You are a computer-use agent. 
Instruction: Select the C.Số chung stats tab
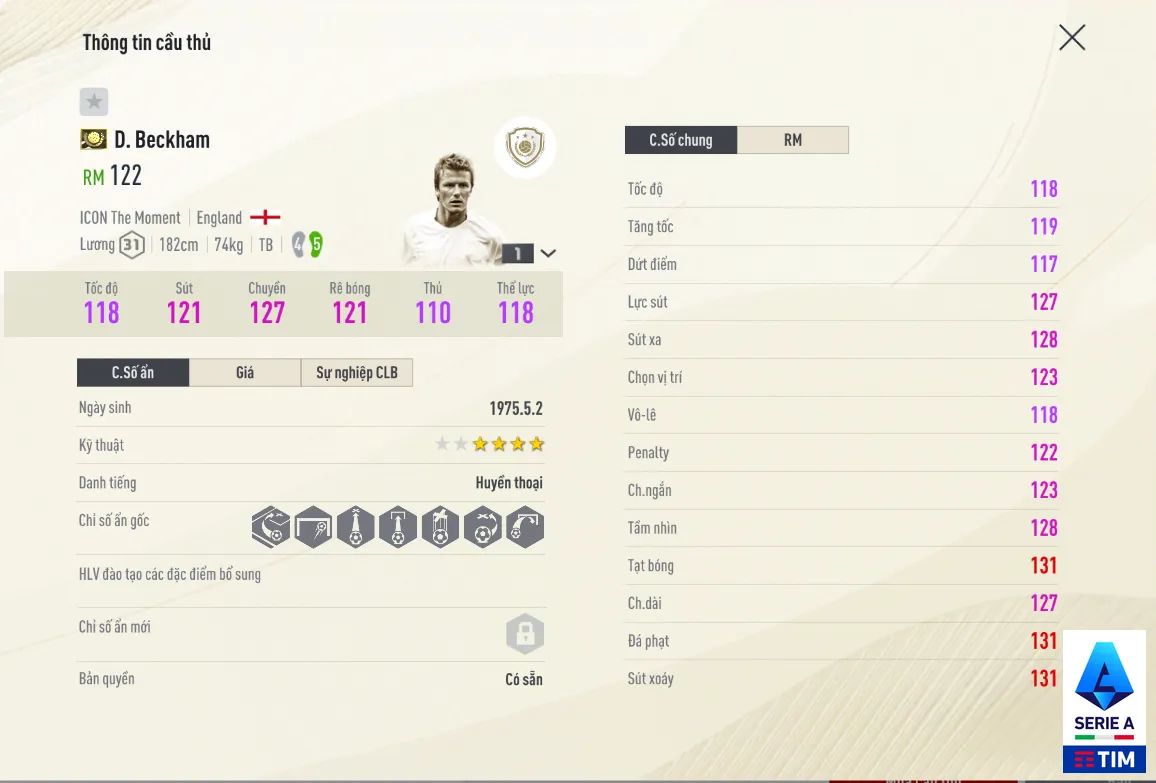(x=681, y=140)
